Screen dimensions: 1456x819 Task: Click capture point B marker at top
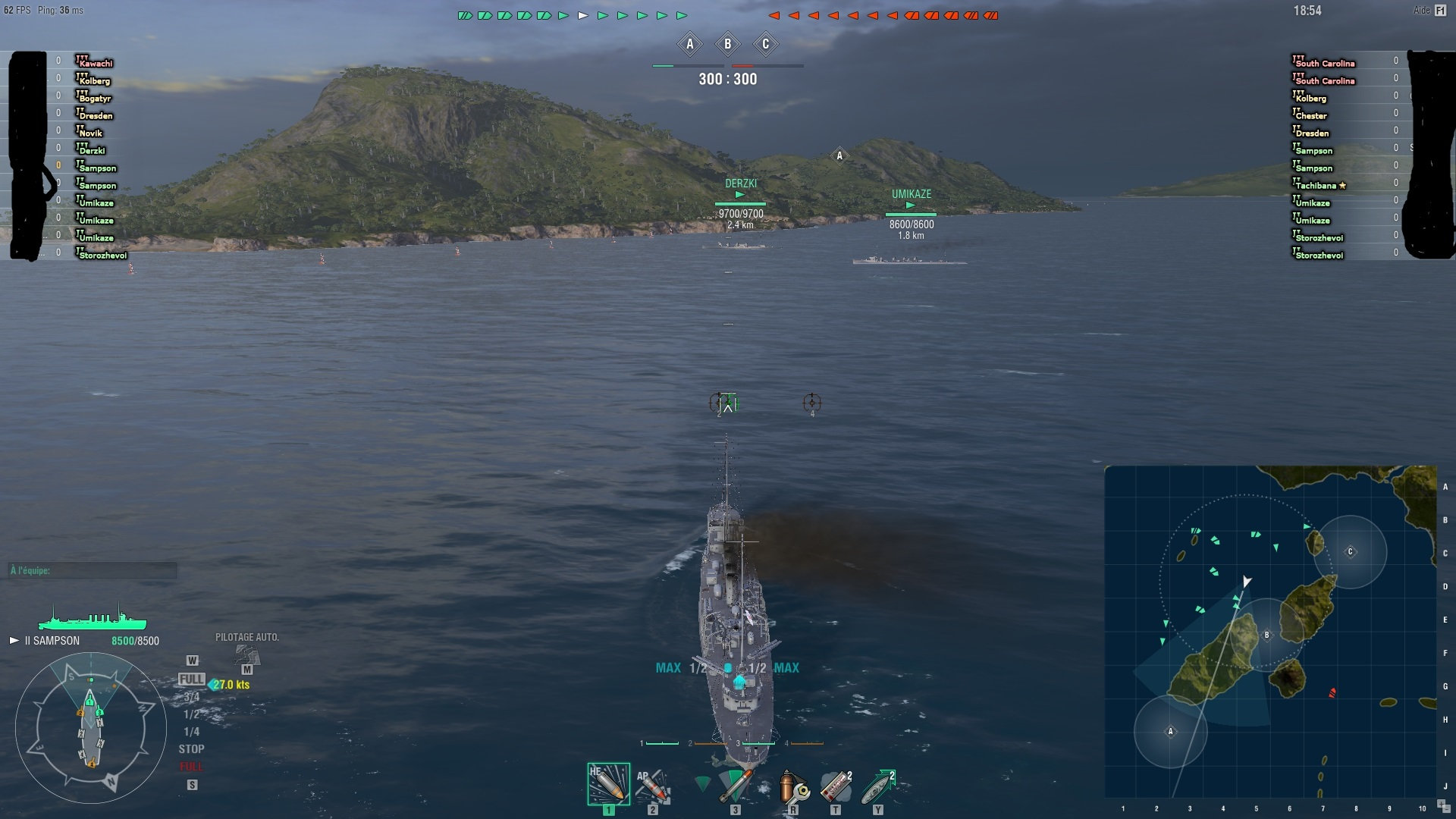728,44
